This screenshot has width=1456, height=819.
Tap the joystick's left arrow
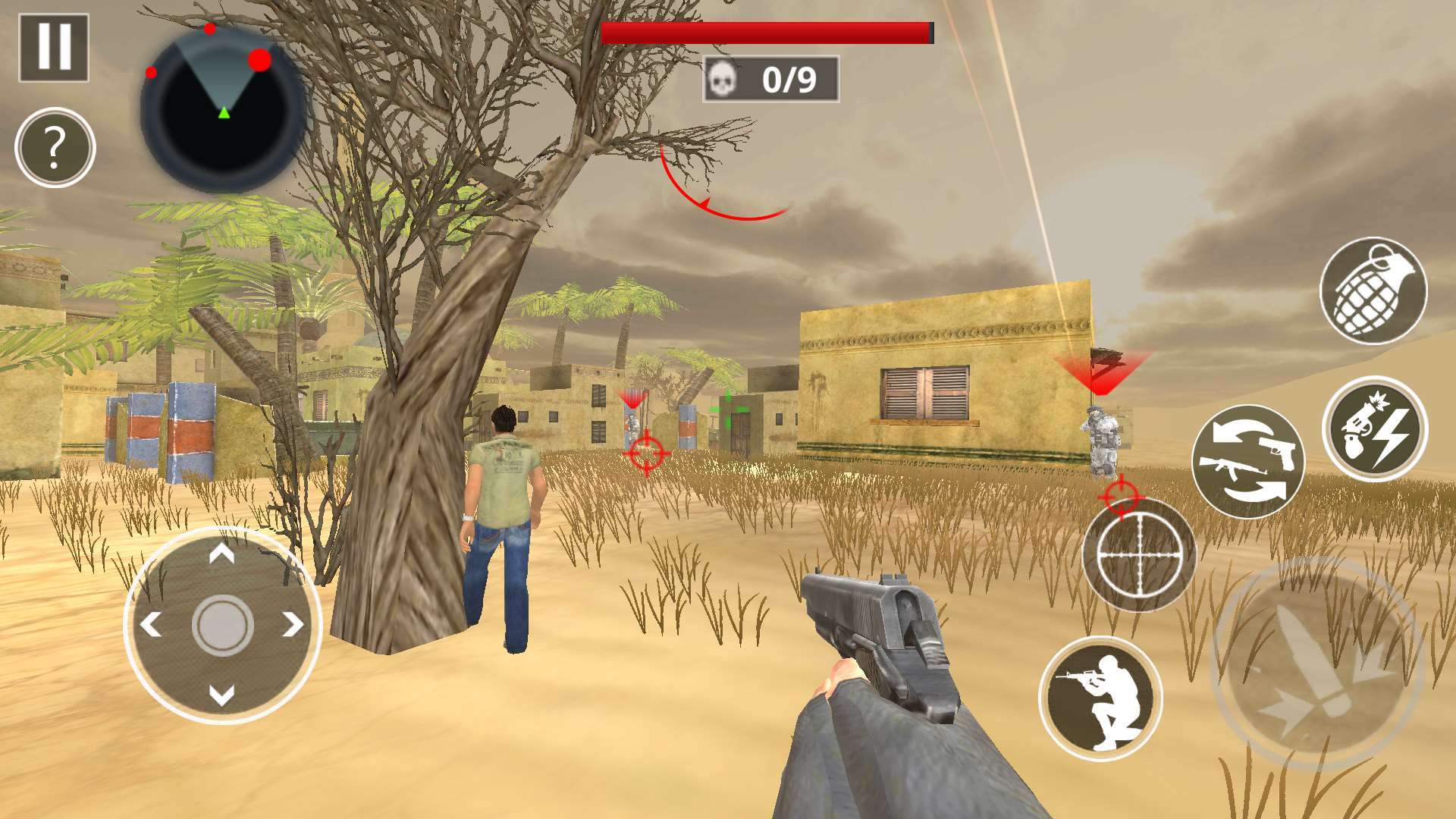pyautogui.click(x=151, y=625)
